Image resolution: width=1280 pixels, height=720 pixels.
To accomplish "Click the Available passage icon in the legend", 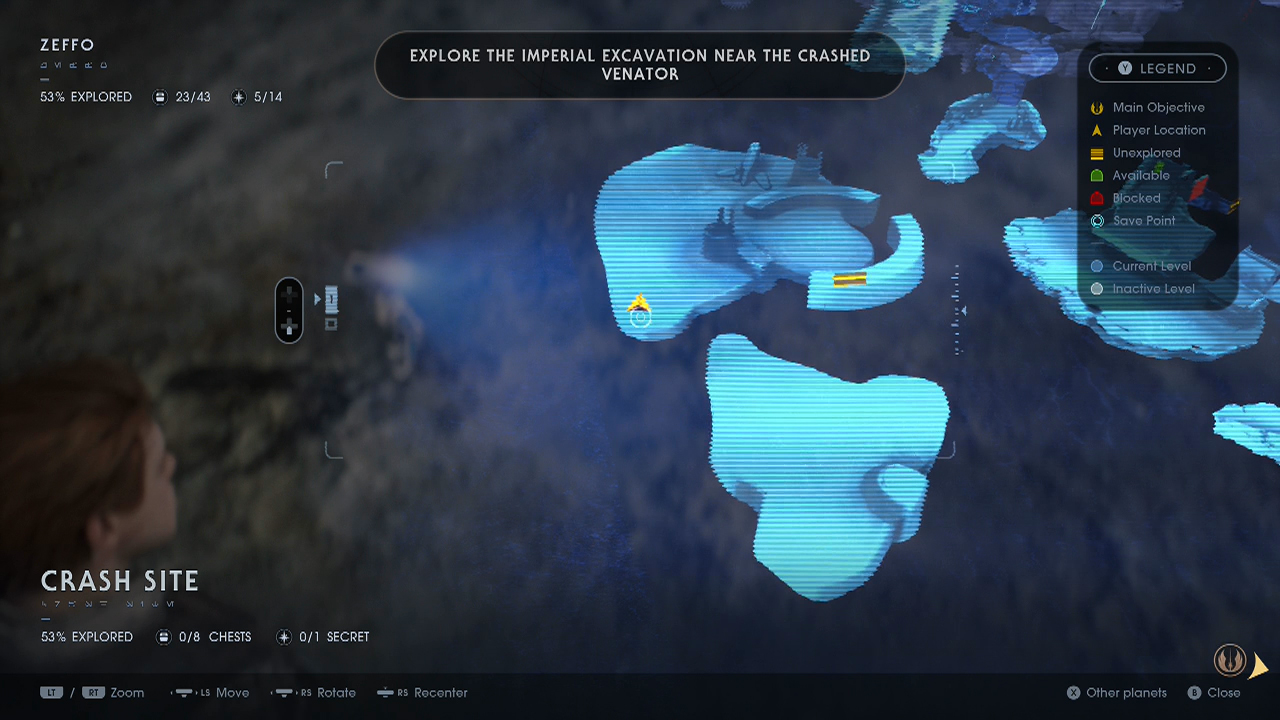I will (x=1097, y=175).
